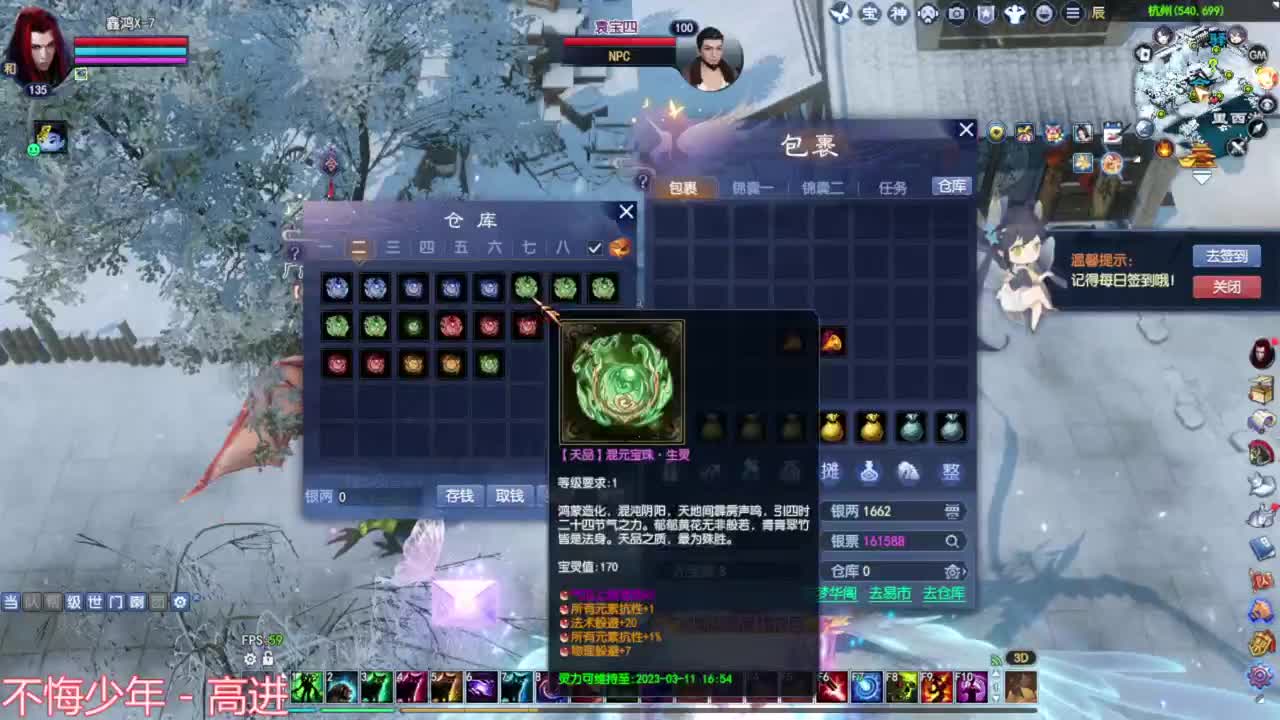Open the camera/screenshot icon on the top toolbar

pos(957,13)
